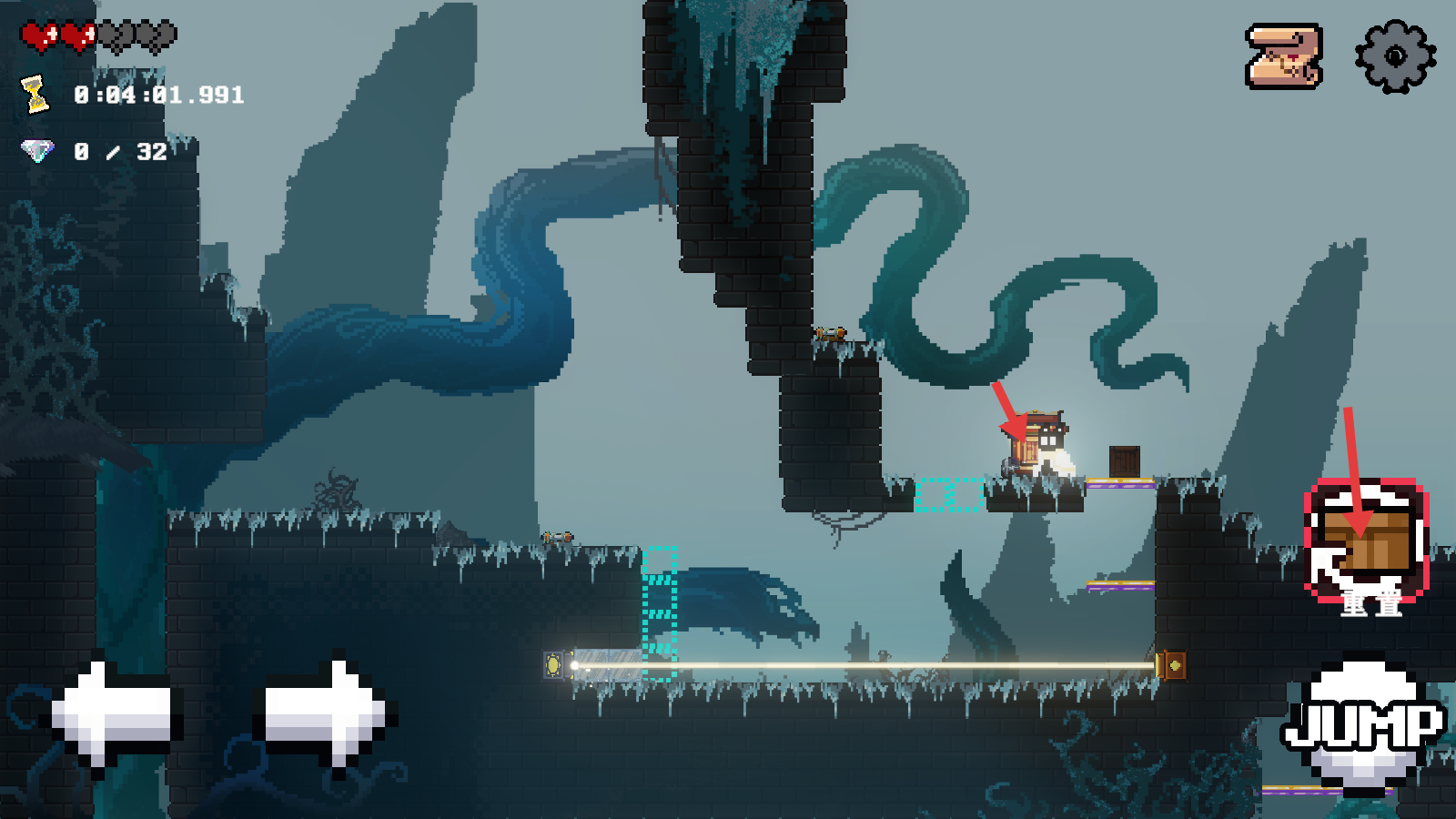Tap the JUMP button

[x=1362, y=723]
